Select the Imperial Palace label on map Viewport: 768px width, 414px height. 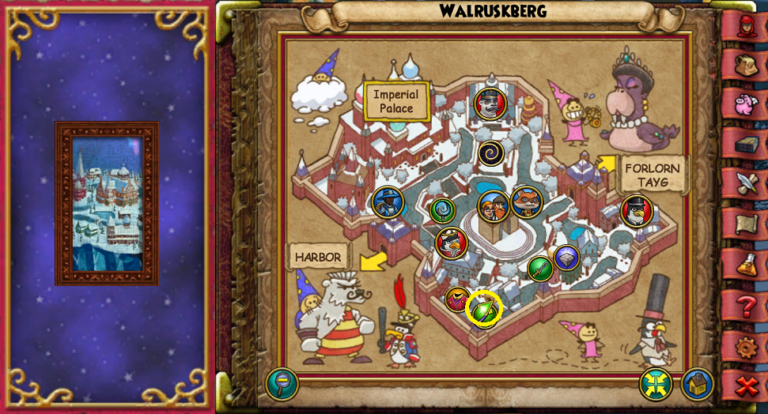click(397, 100)
